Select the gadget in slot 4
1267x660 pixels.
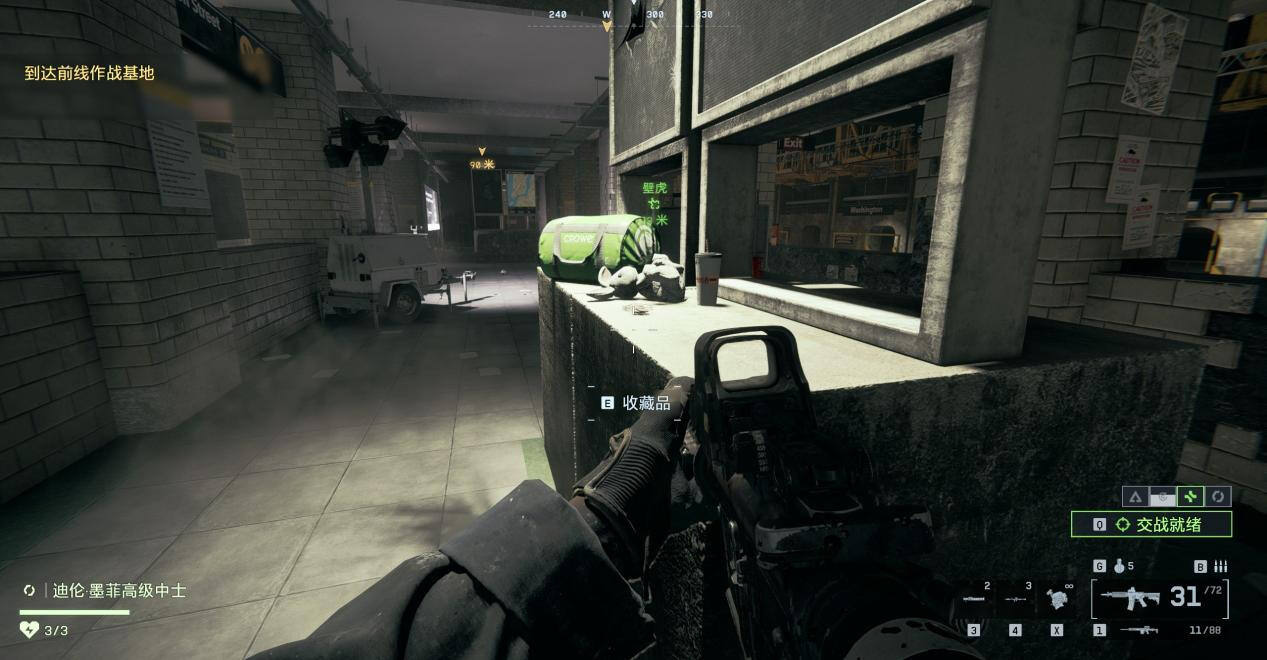click(1015, 599)
